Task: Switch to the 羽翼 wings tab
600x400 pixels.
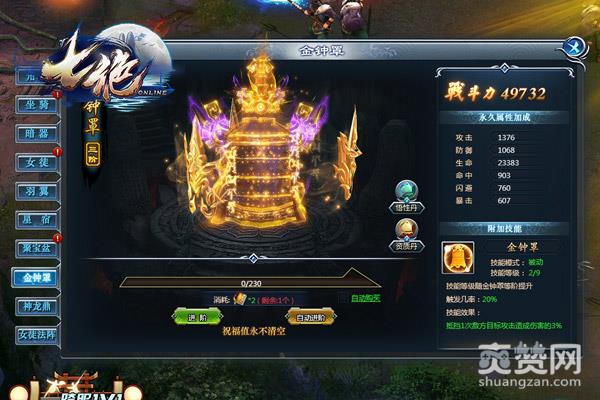Action: tap(33, 190)
